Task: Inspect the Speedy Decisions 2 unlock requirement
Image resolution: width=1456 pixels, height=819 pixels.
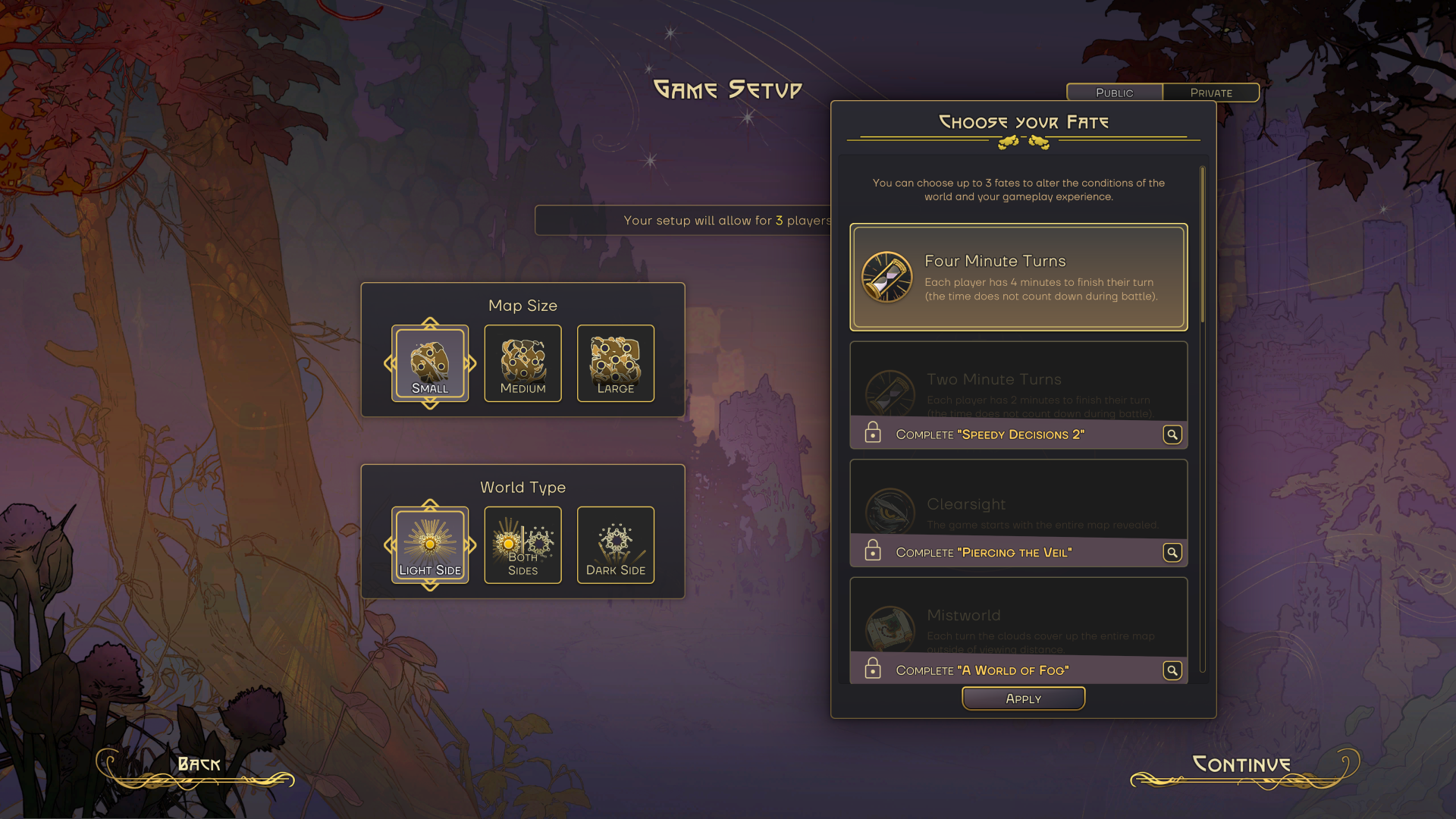Action: [x=1172, y=435]
